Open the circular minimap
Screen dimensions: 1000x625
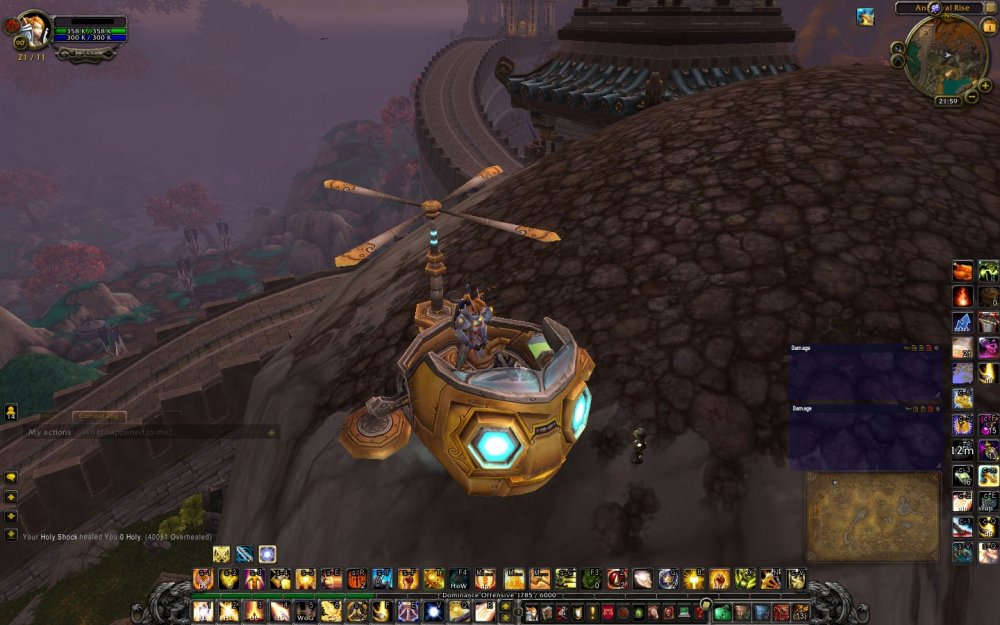946,53
